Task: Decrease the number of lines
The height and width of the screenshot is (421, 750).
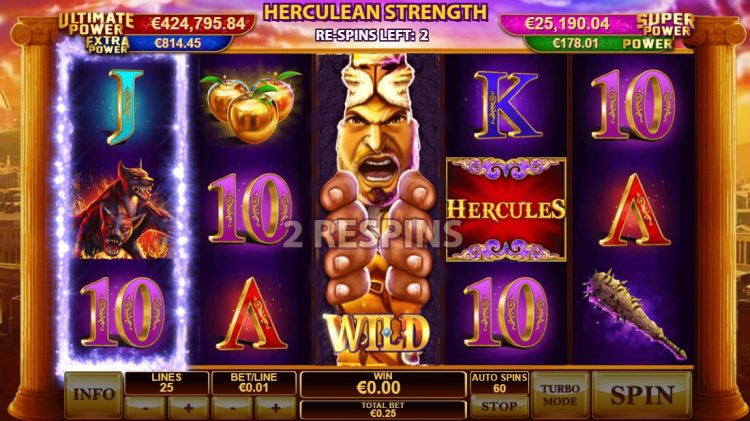Action: pyautogui.click(x=144, y=407)
